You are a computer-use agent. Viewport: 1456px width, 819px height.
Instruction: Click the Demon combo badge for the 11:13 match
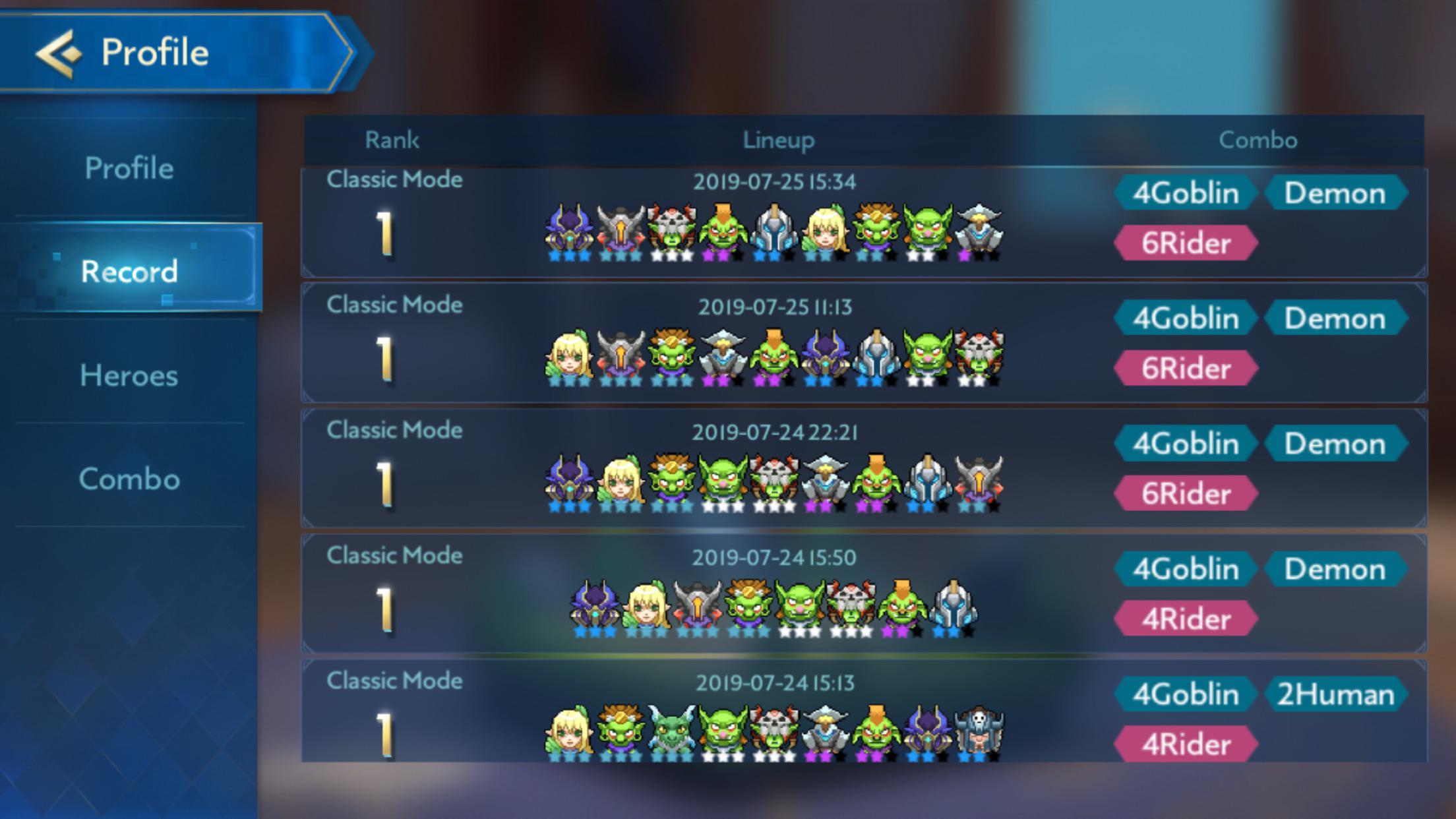pyautogui.click(x=1336, y=318)
